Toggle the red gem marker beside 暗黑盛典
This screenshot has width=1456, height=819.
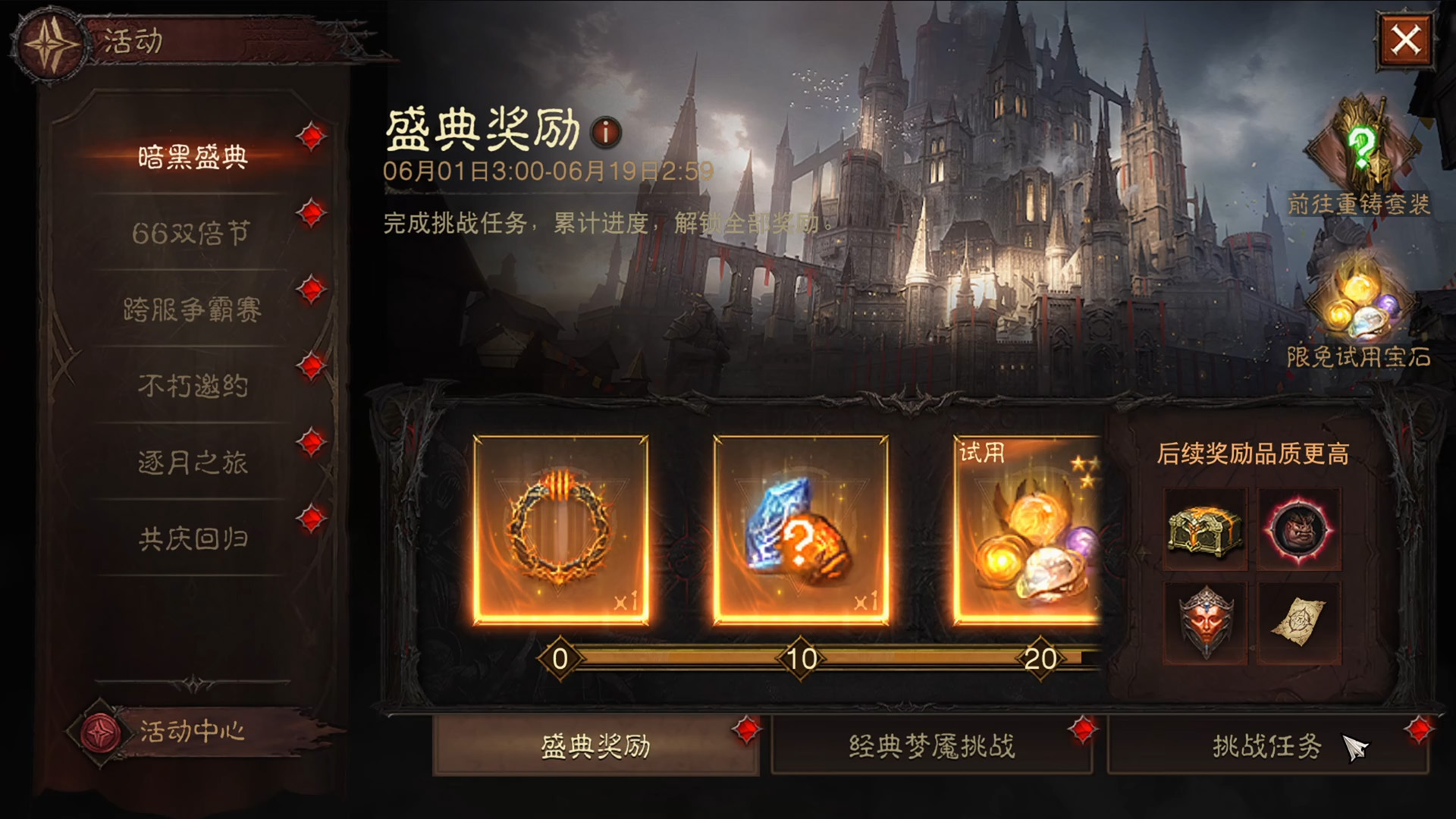point(308,137)
